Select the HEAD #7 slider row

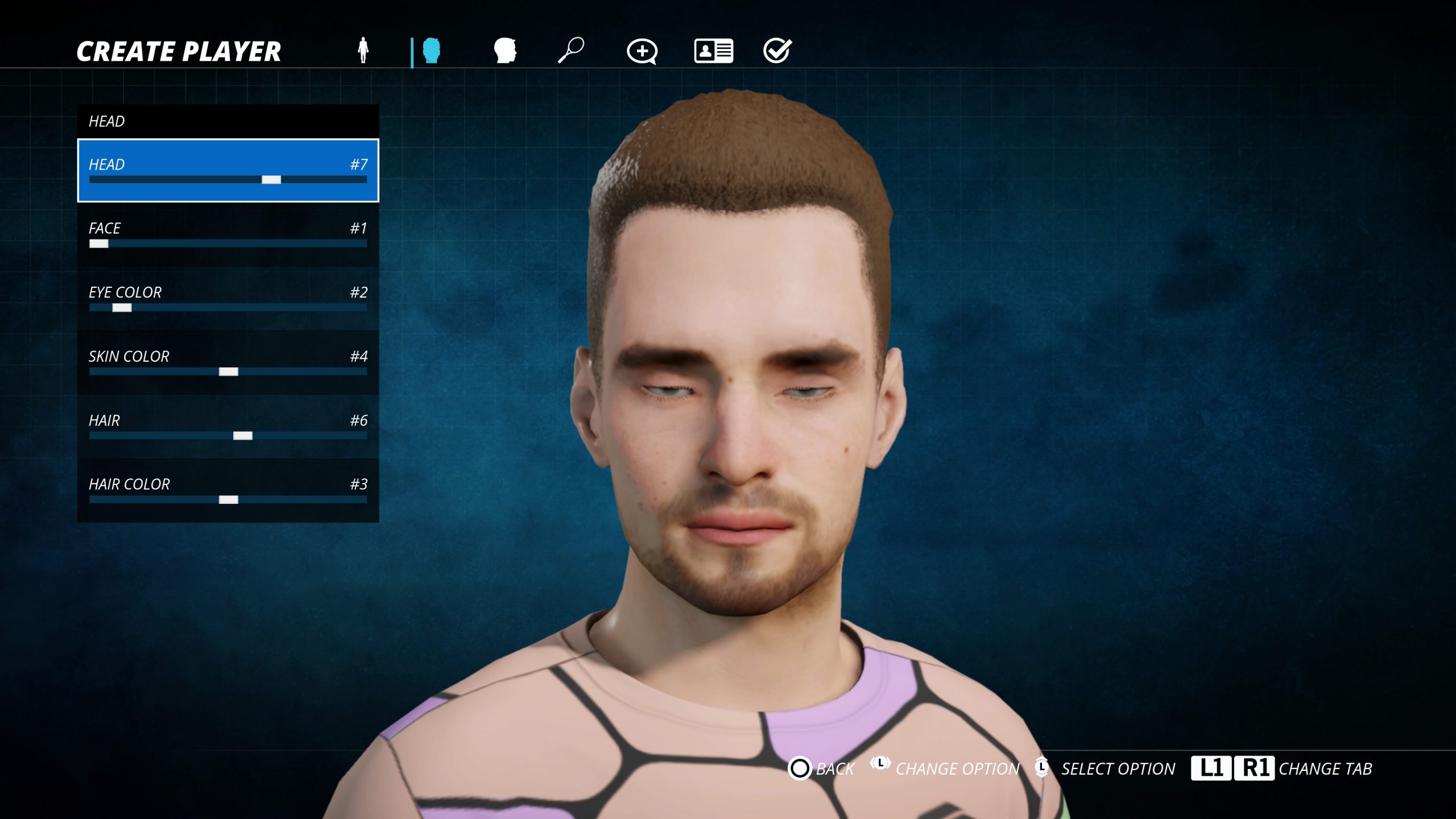tap(227, 171)
